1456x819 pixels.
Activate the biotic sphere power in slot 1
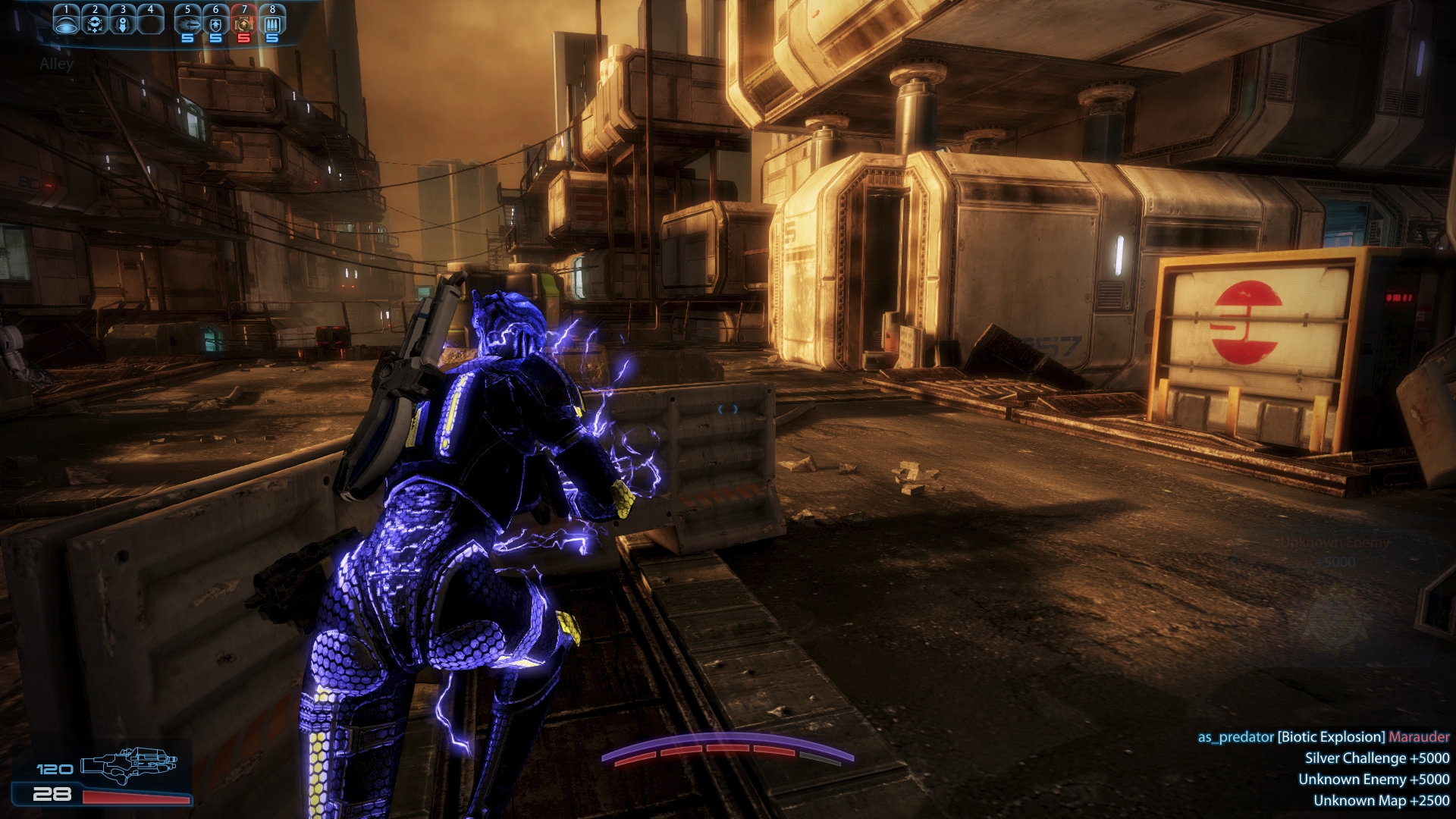67,24
